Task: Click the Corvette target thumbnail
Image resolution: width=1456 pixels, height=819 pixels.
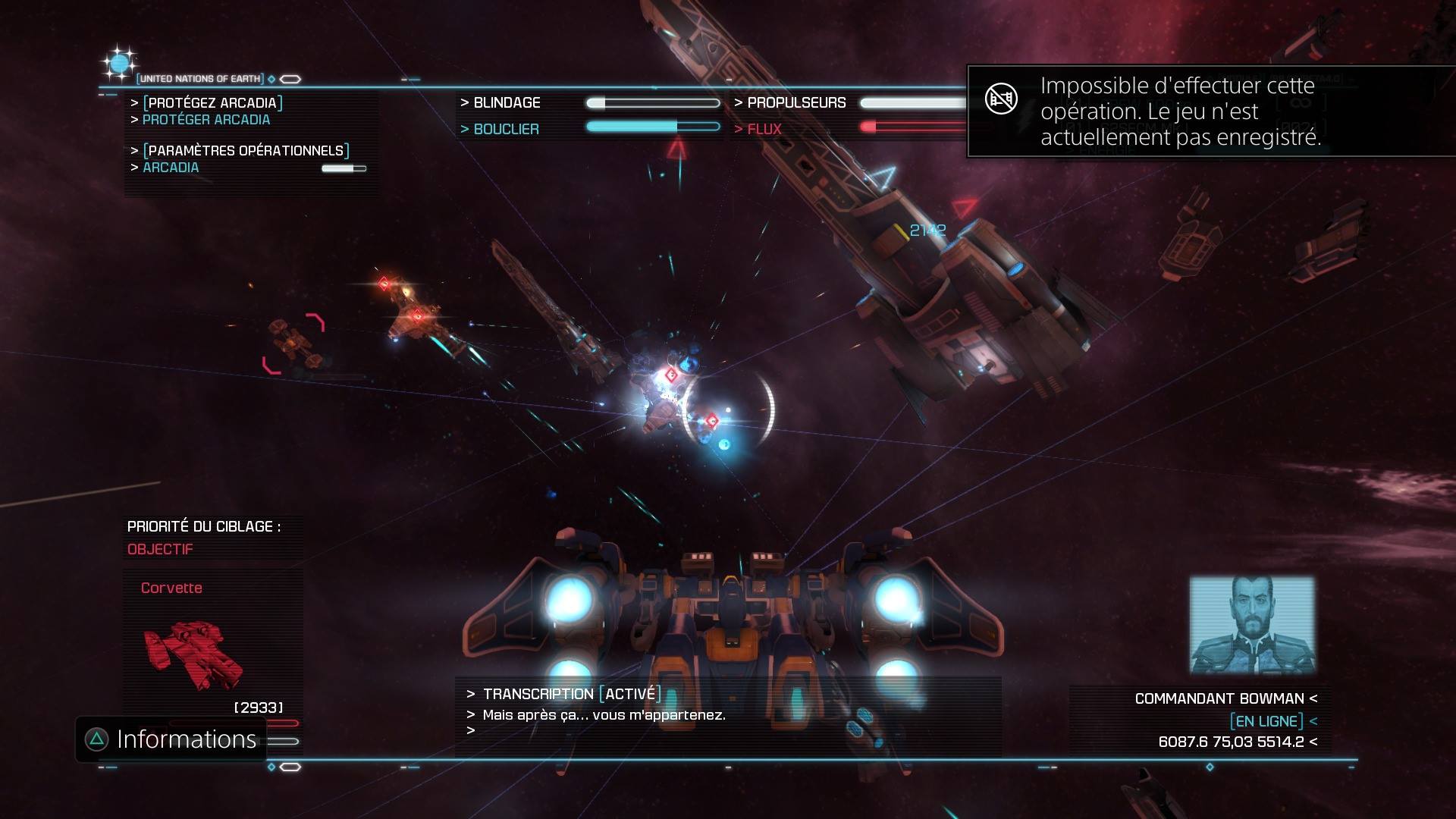Action: (x=194, y=654)
